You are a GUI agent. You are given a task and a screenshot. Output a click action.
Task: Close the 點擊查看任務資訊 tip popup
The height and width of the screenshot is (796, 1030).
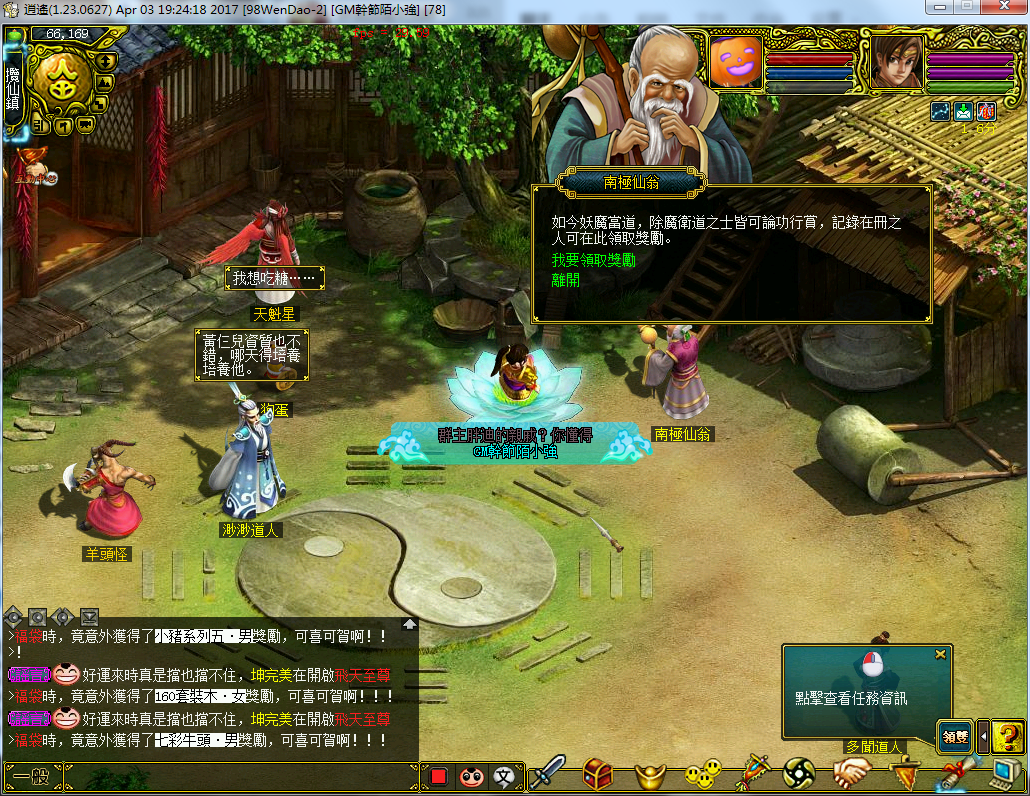point(940,654)
